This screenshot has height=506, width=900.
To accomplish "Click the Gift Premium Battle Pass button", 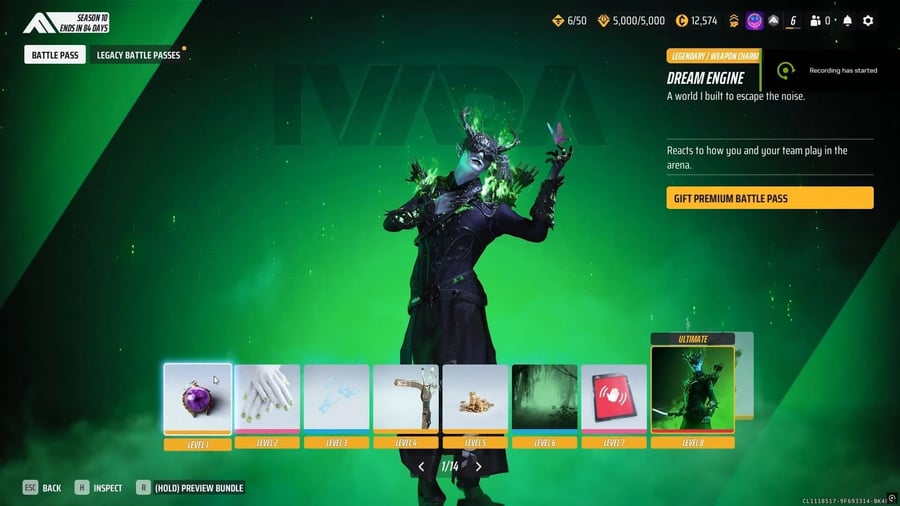I will [769, 198].
